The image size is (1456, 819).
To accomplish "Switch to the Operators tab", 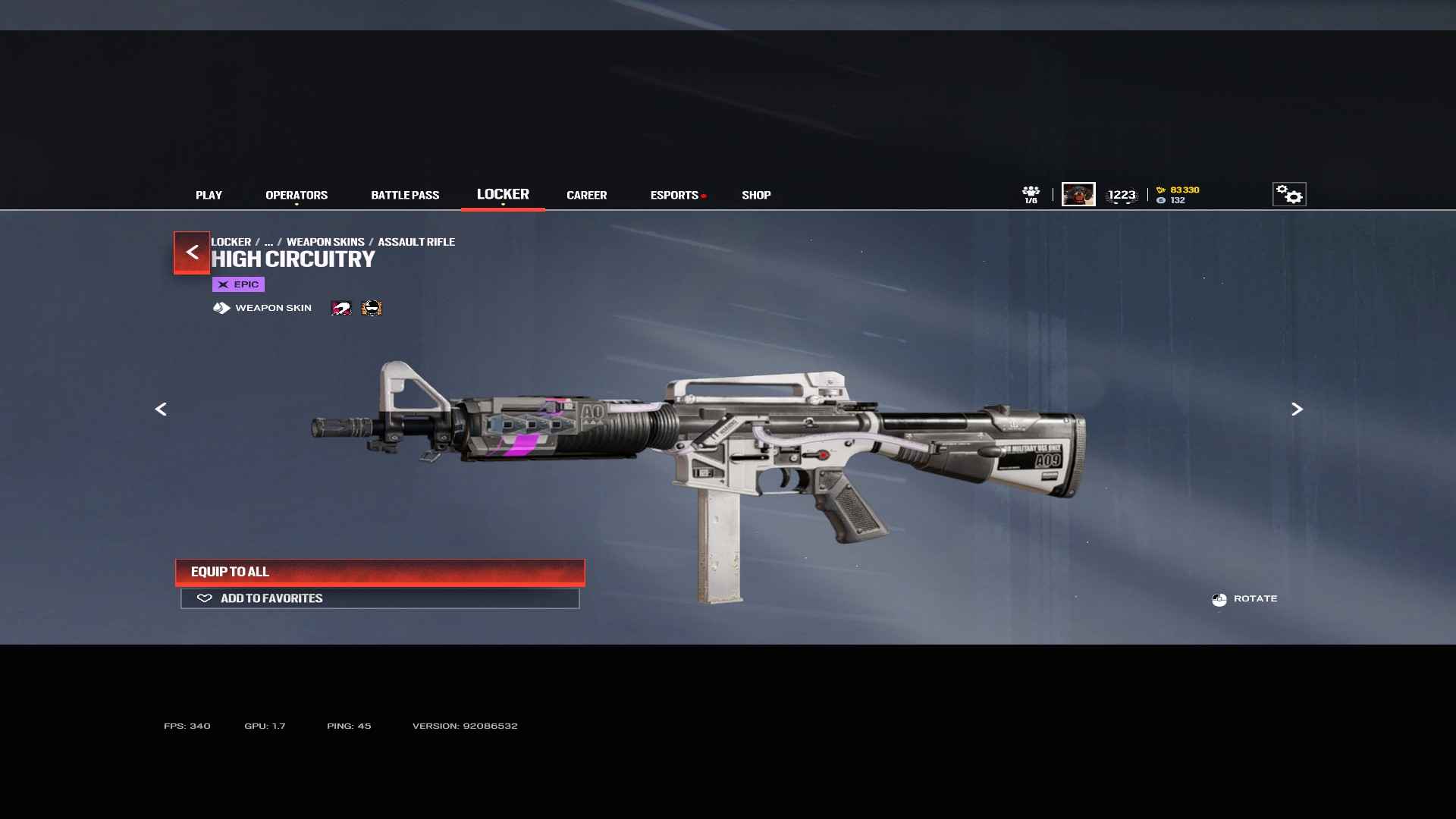I will point(297,195).
